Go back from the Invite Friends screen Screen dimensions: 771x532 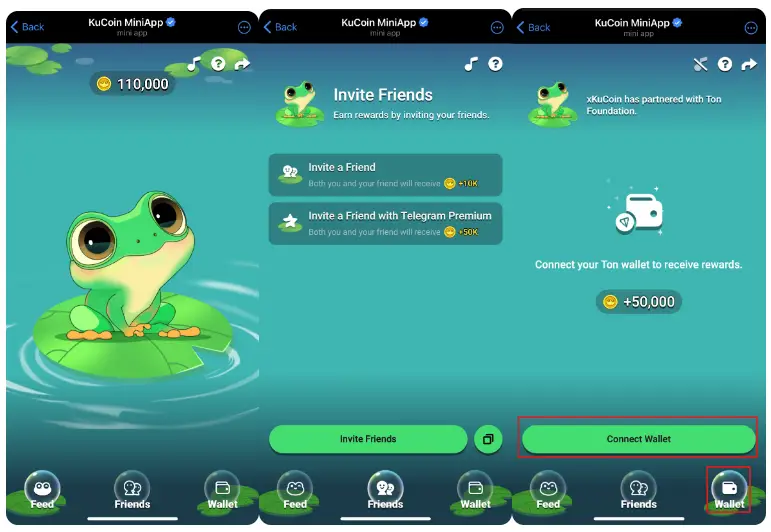(280, 27)
